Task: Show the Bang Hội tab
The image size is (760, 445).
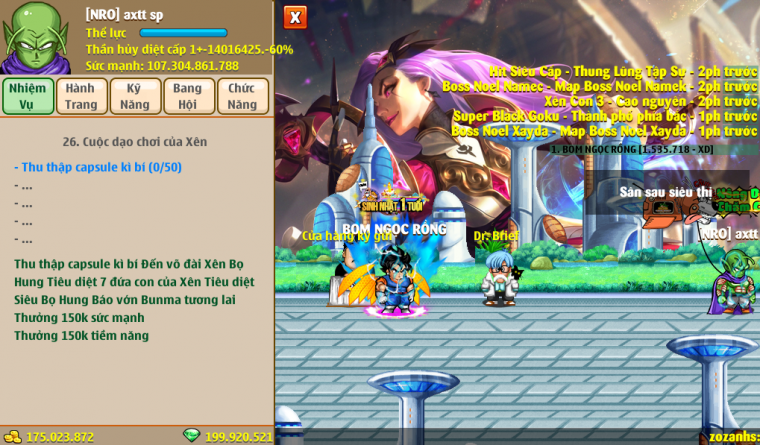Action: tap(188, 96)
